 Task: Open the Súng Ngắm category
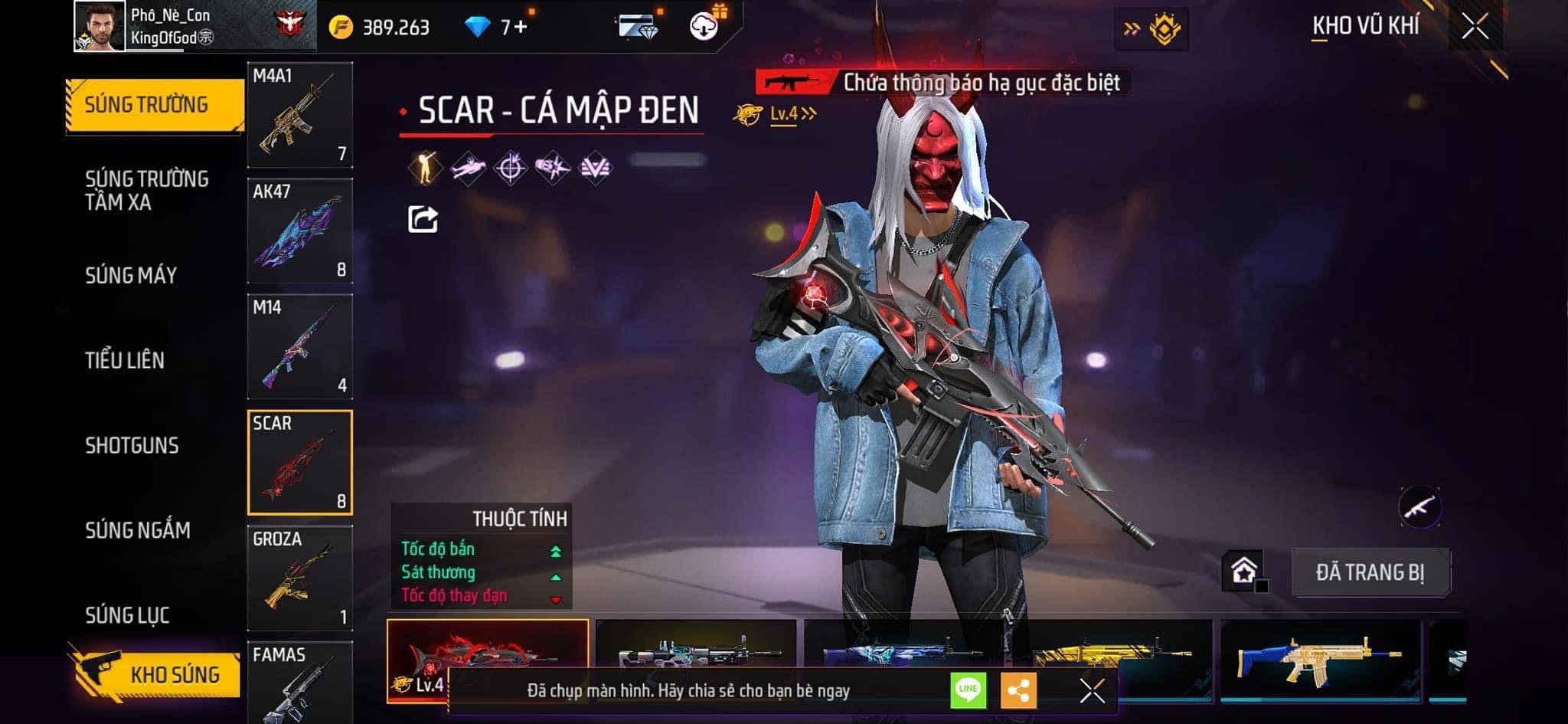tap(138, 529)
